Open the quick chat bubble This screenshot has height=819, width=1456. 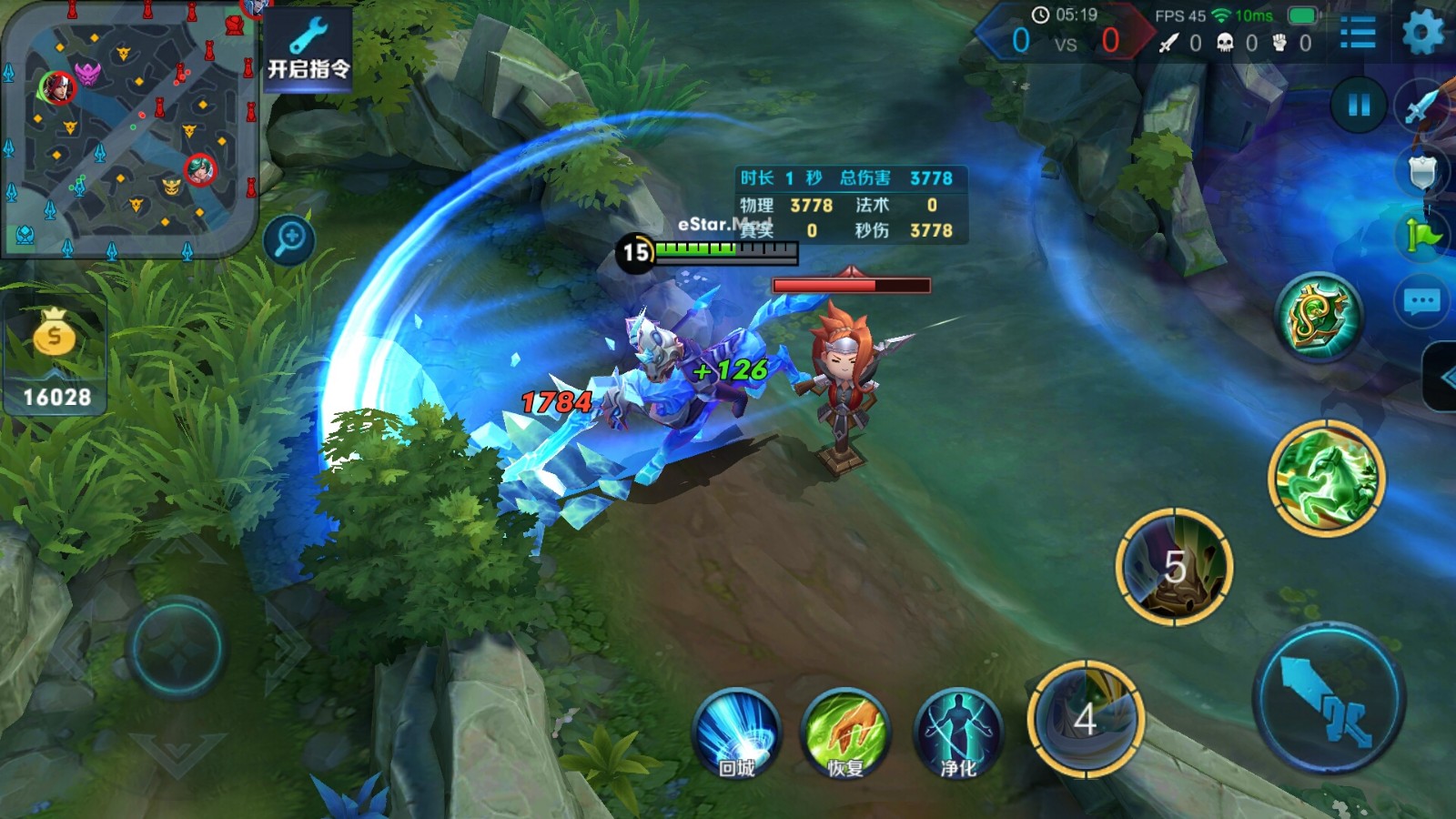point(1421,301)
